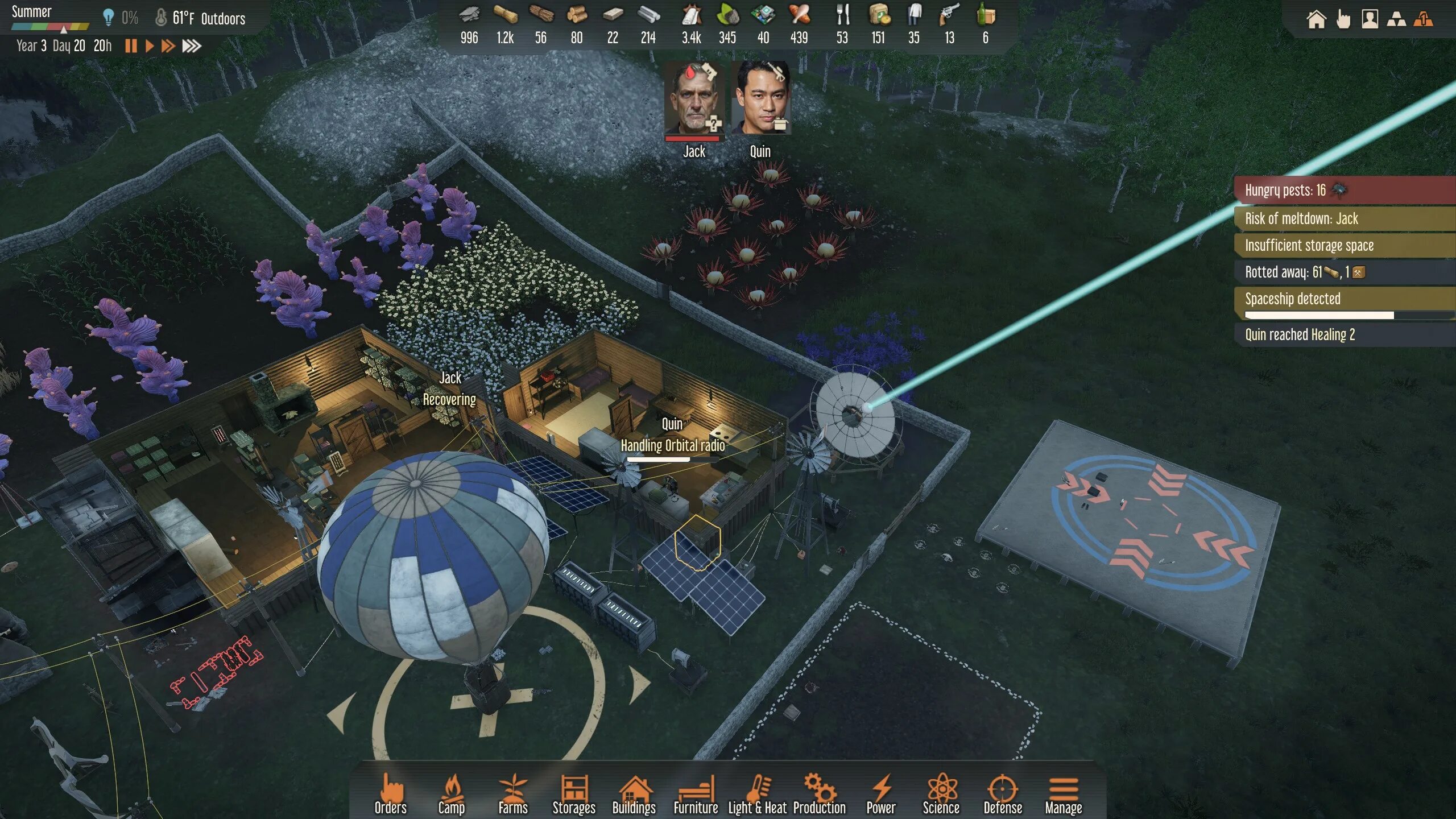Set game speed to normal play
The height and width of the screenshot is (819, 1456).
[150, 46]
